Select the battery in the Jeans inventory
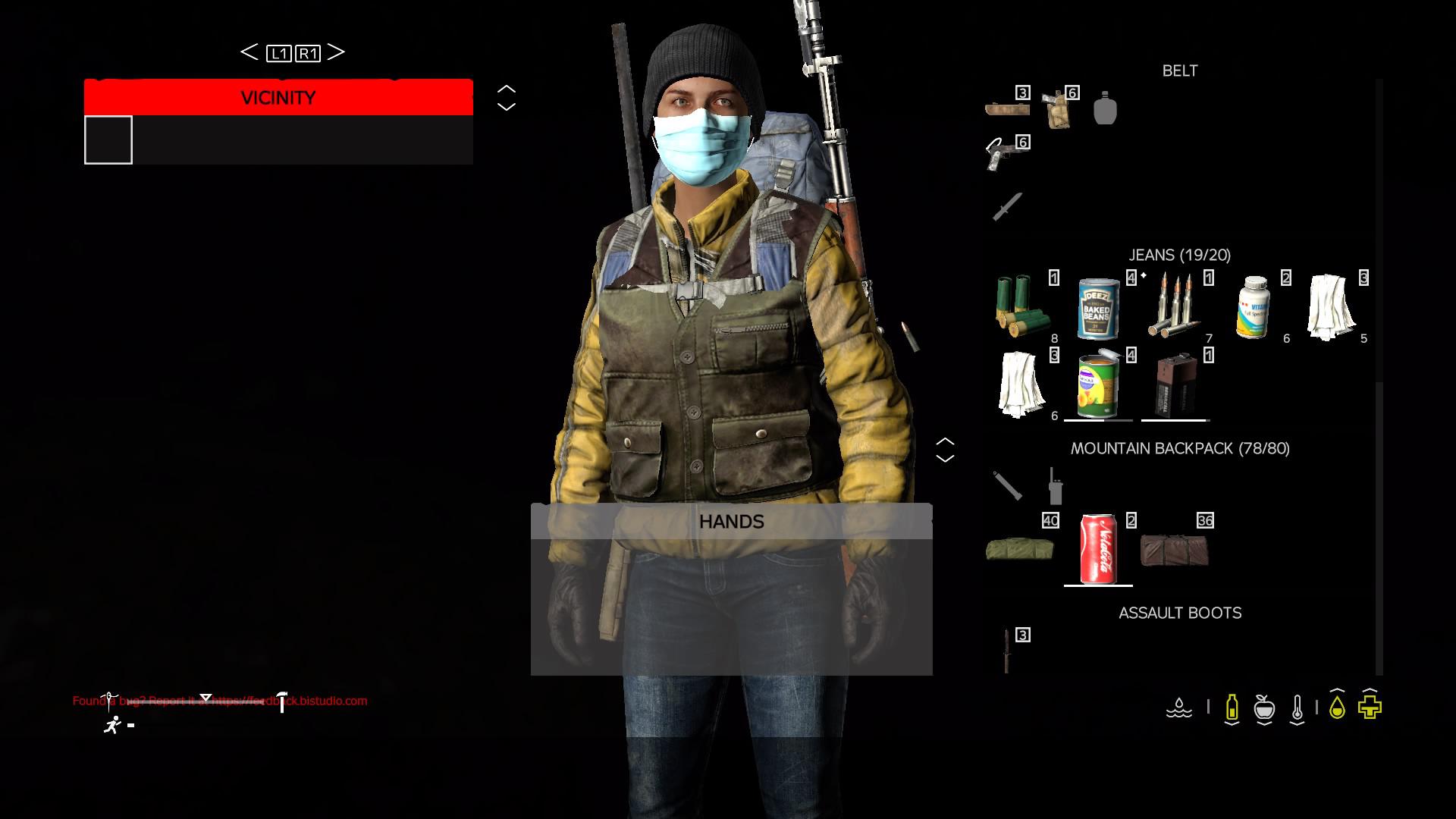Image resolution: width=1456 pixels, height=819 pixels. coord(1174,385)
